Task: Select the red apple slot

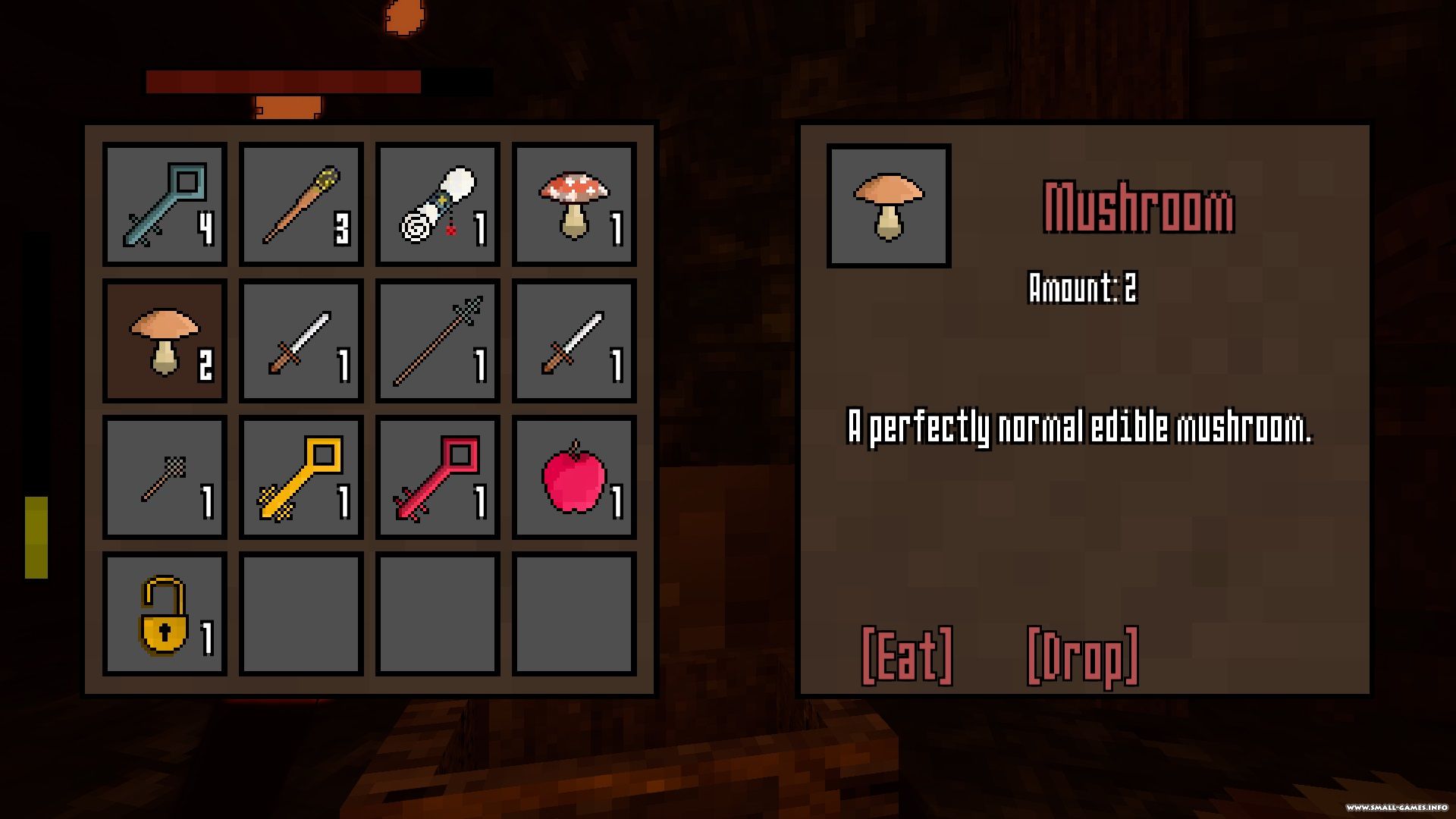Action: [574, 477]
